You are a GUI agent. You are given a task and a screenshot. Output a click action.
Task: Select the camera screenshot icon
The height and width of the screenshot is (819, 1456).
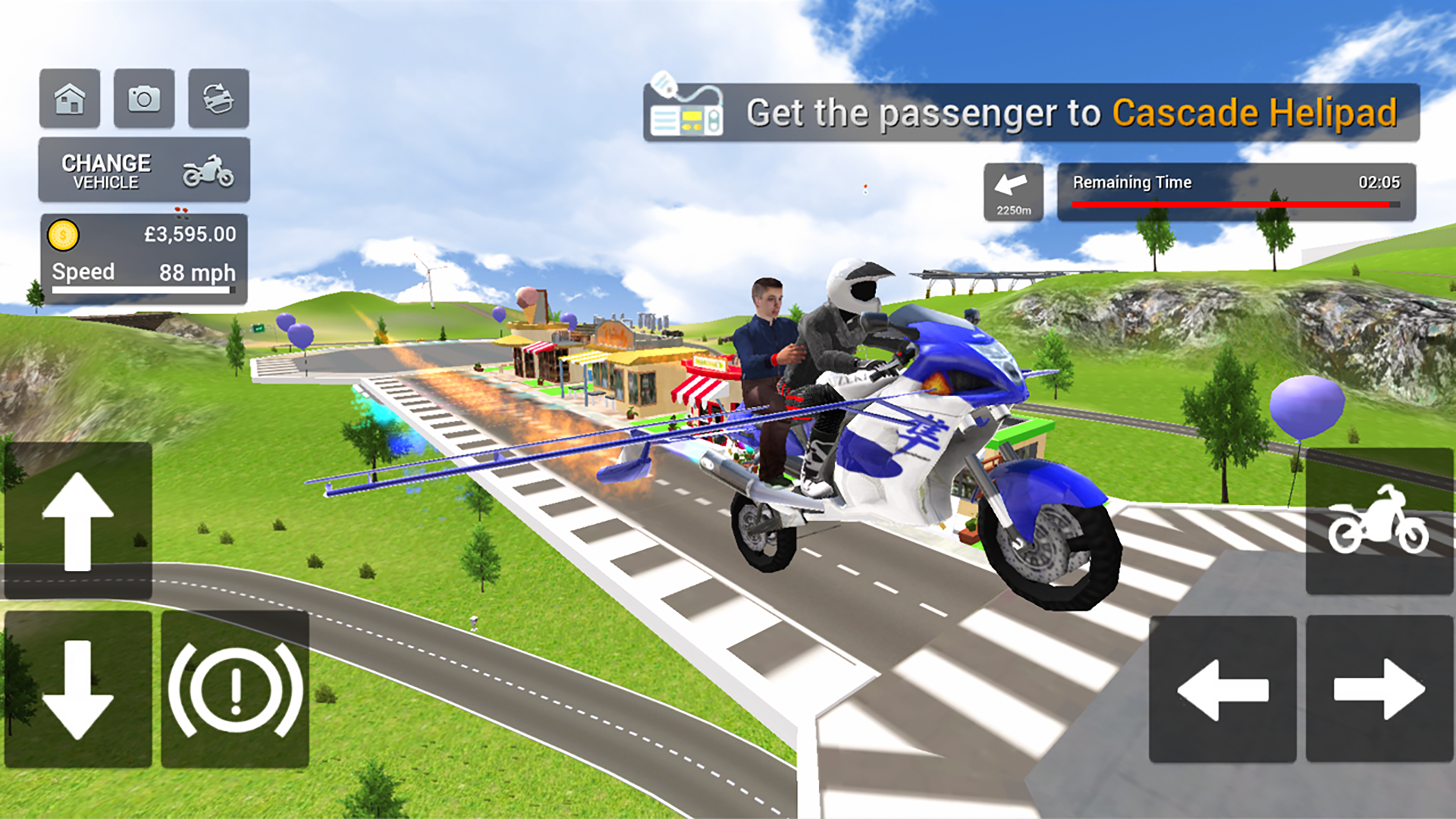point(144,99)
